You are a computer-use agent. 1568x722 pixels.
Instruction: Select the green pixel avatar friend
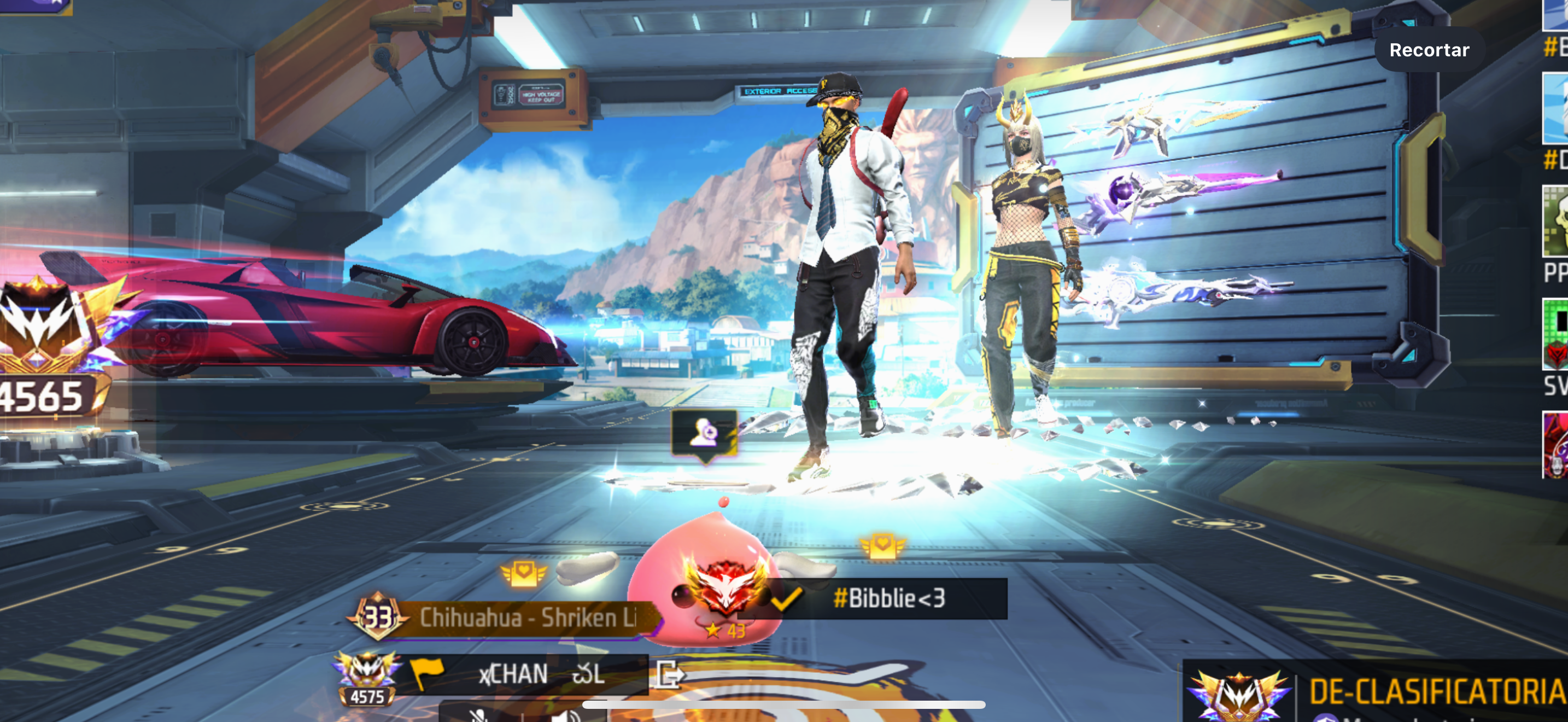coord(1556,334)
